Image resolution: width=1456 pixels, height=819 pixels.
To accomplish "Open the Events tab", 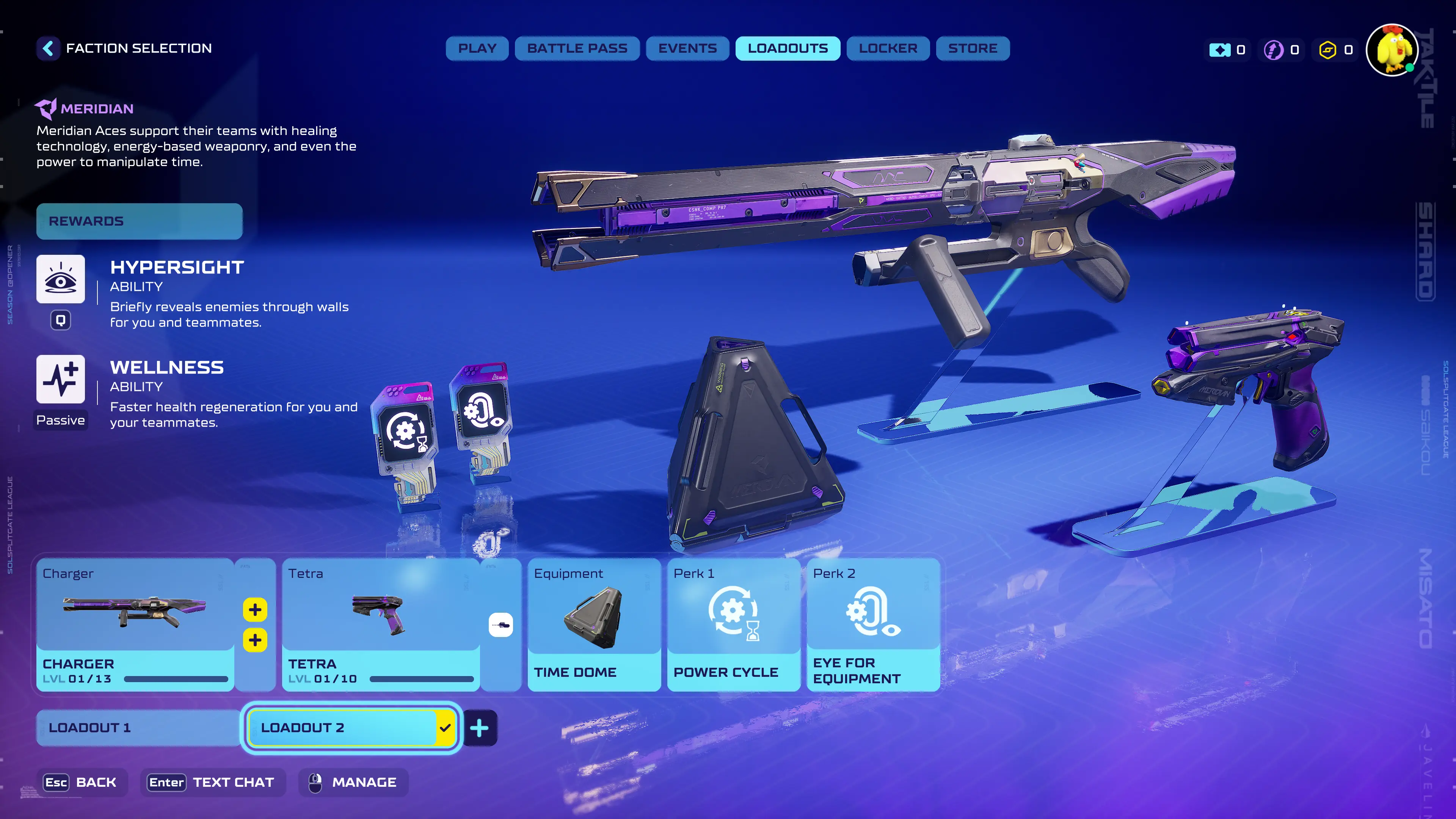I will tap(687, 49).
